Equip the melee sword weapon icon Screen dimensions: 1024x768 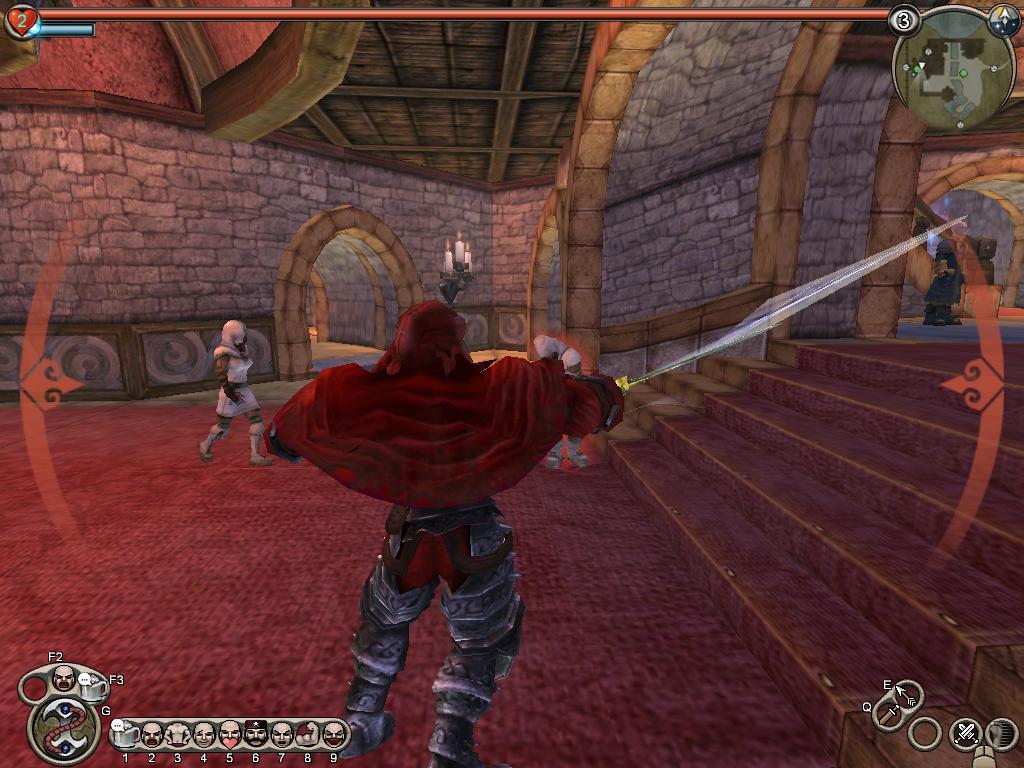click(887, 713)
